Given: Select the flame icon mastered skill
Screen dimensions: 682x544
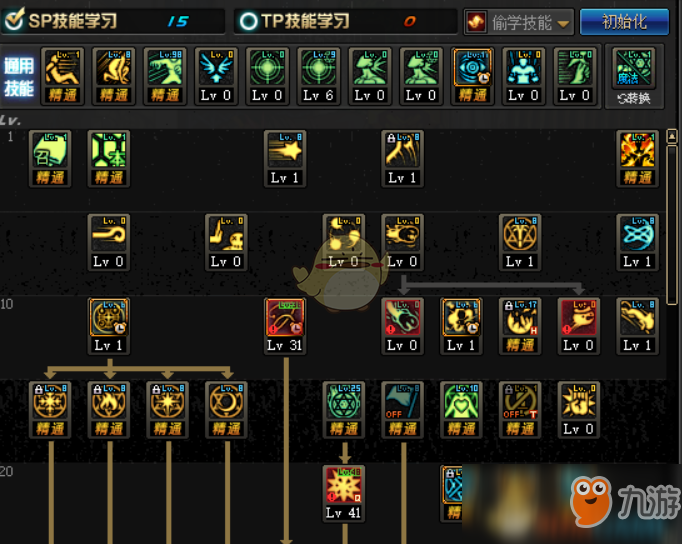Looking at the screenshot, I should (x=108, y=402).
